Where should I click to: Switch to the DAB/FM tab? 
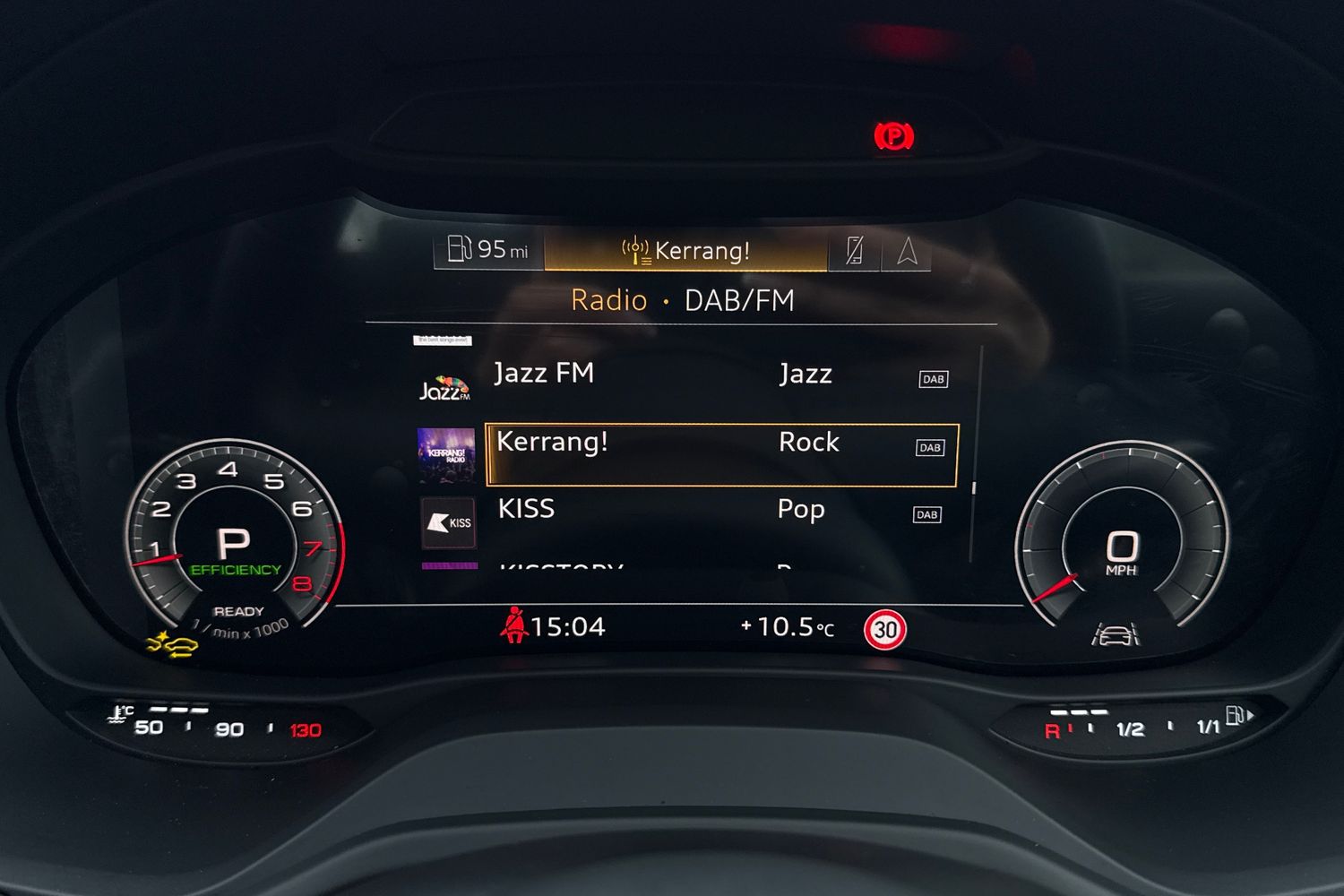click(x=741, y=299)
